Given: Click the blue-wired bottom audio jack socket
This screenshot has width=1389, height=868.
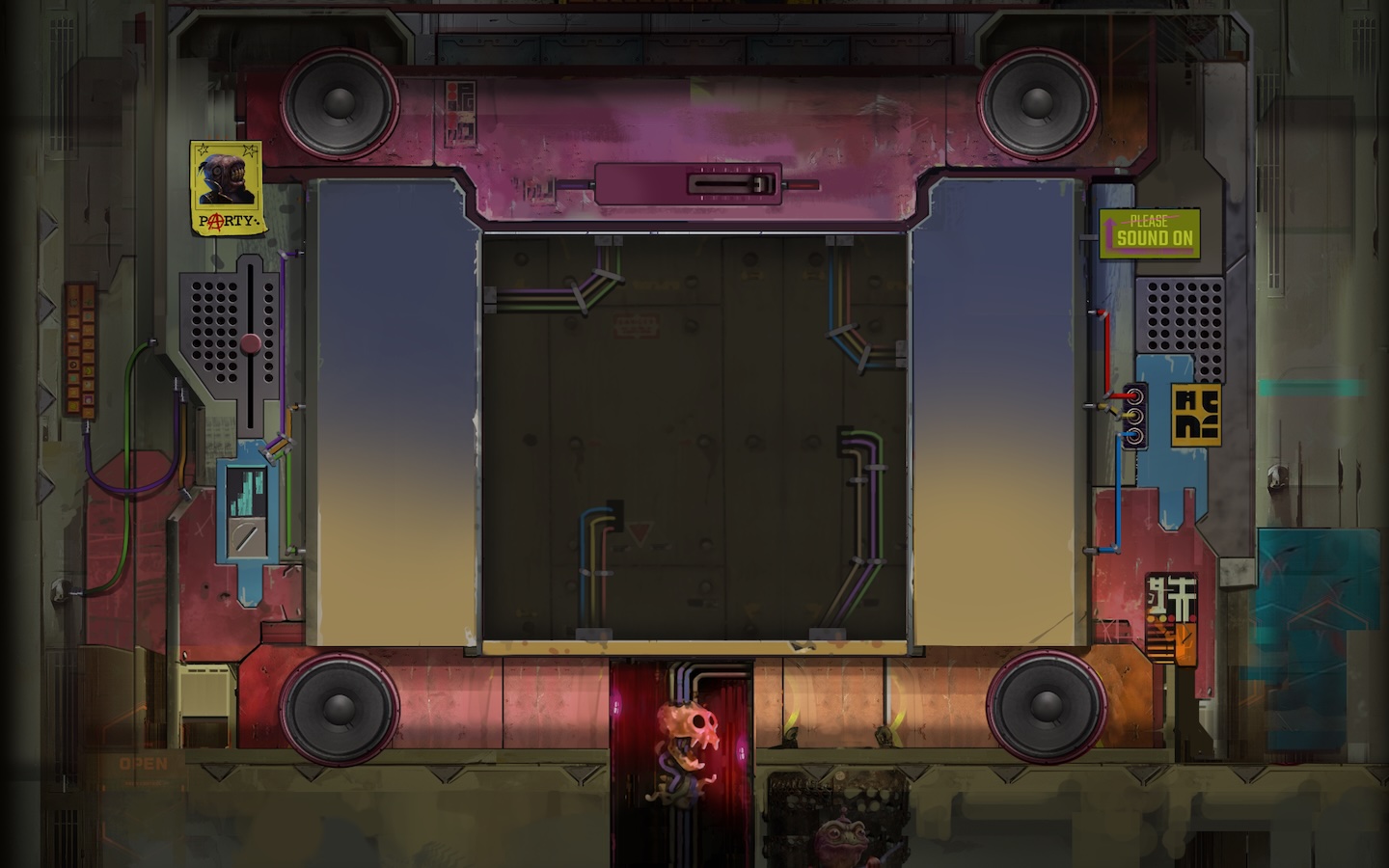Looking at the screenshot, I should [x=1134, y=435].
